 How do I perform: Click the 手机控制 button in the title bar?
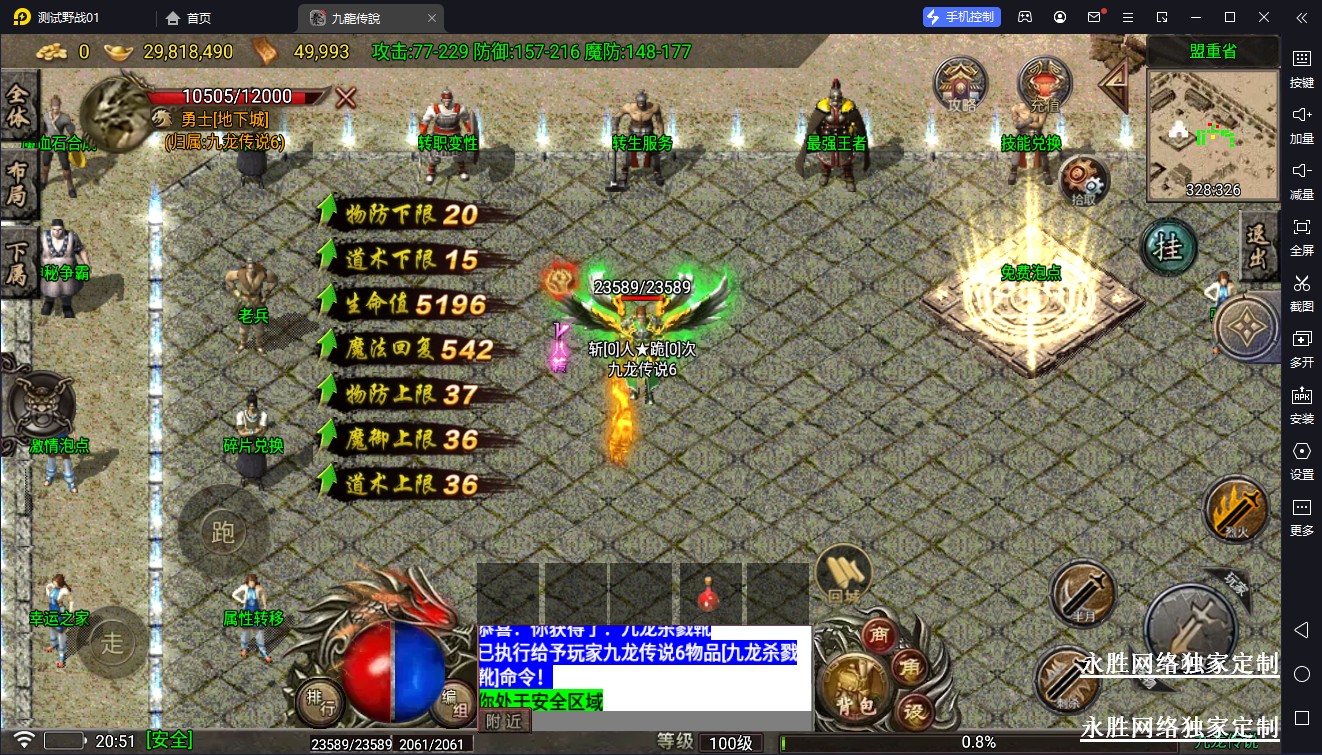tap(961, 17)
